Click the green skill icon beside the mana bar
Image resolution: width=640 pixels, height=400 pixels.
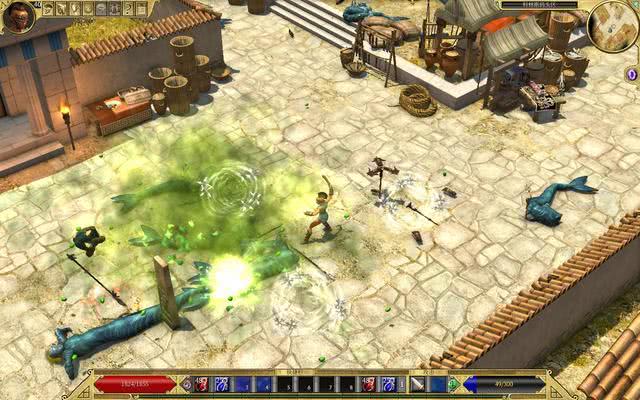coord(453,384)
